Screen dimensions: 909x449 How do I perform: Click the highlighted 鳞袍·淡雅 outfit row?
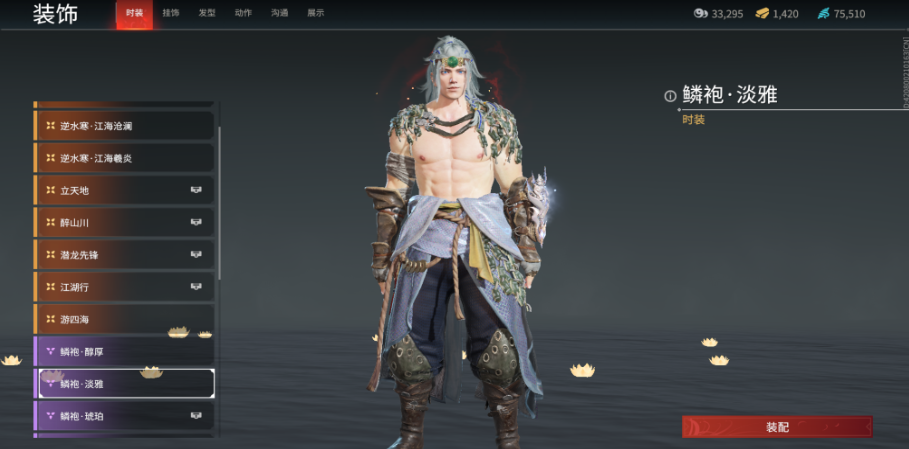click(x=124, y=383)
